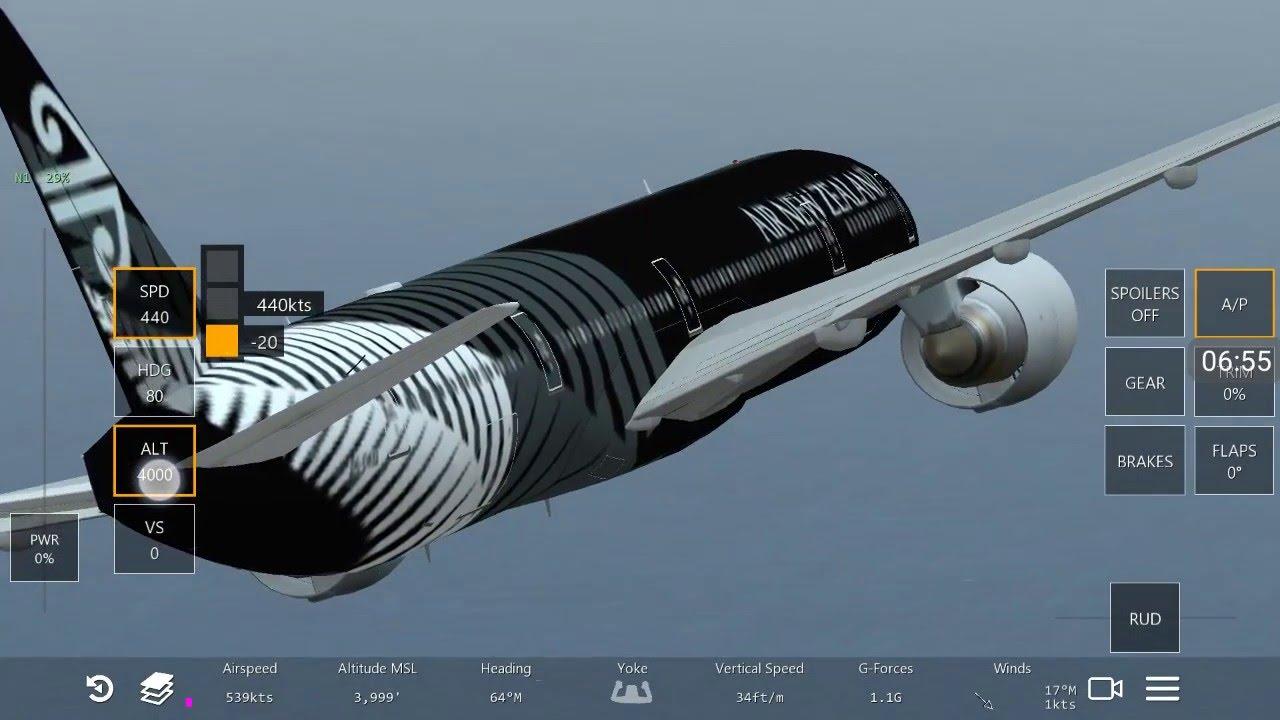
Task: Switch view with the camera icon
Action: 1104,688
